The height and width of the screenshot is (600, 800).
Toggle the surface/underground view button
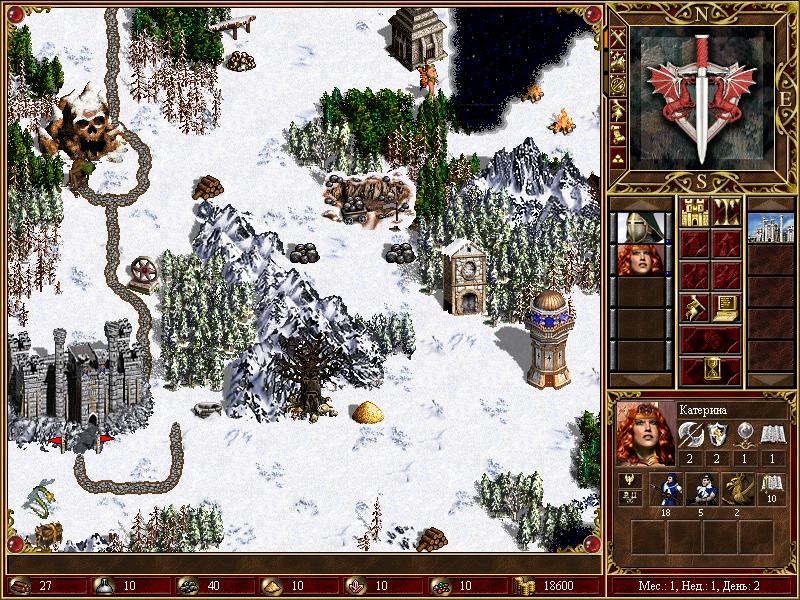tap(726, 211)
